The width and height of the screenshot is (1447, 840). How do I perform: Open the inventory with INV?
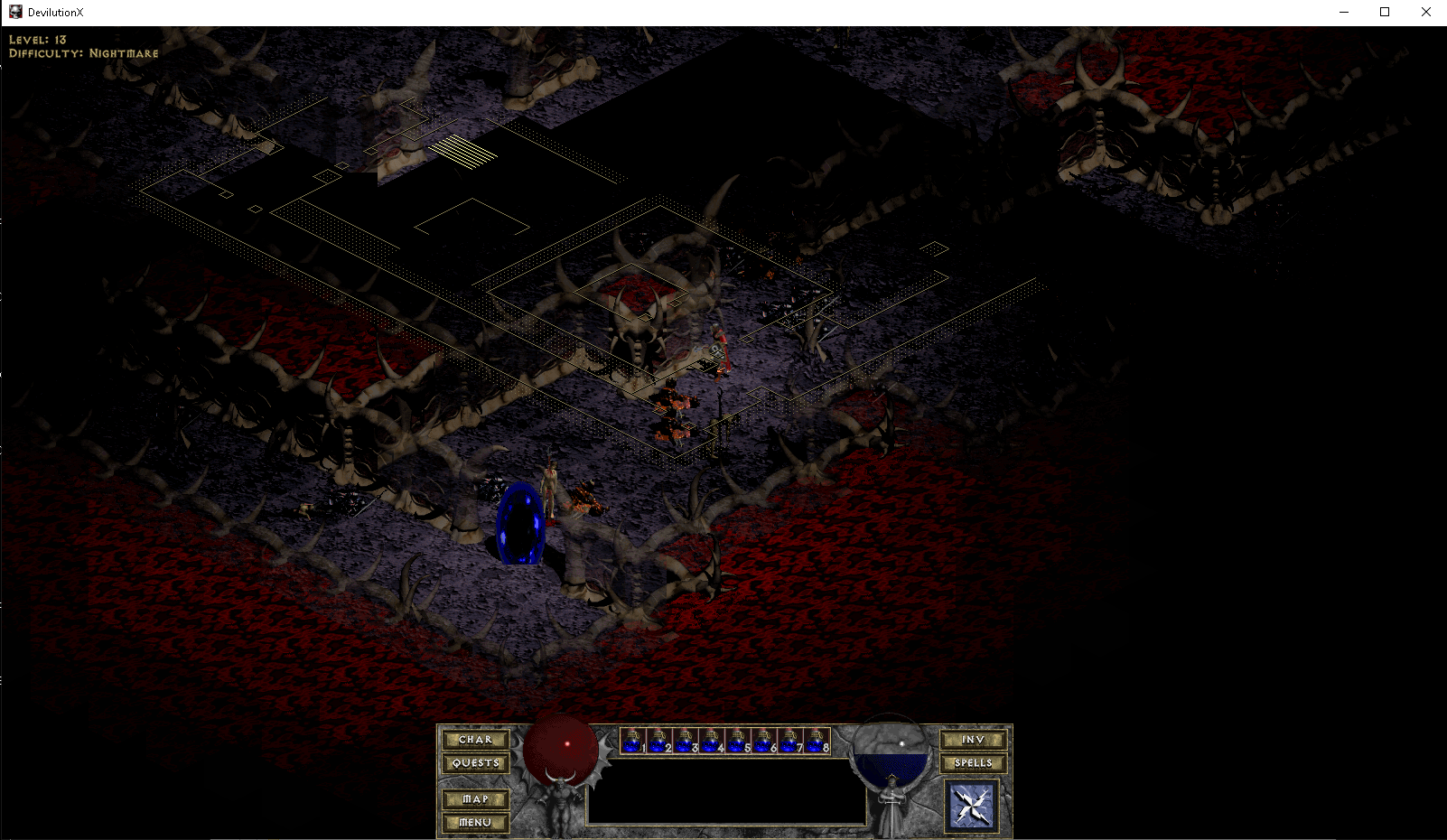coord(974,740)
